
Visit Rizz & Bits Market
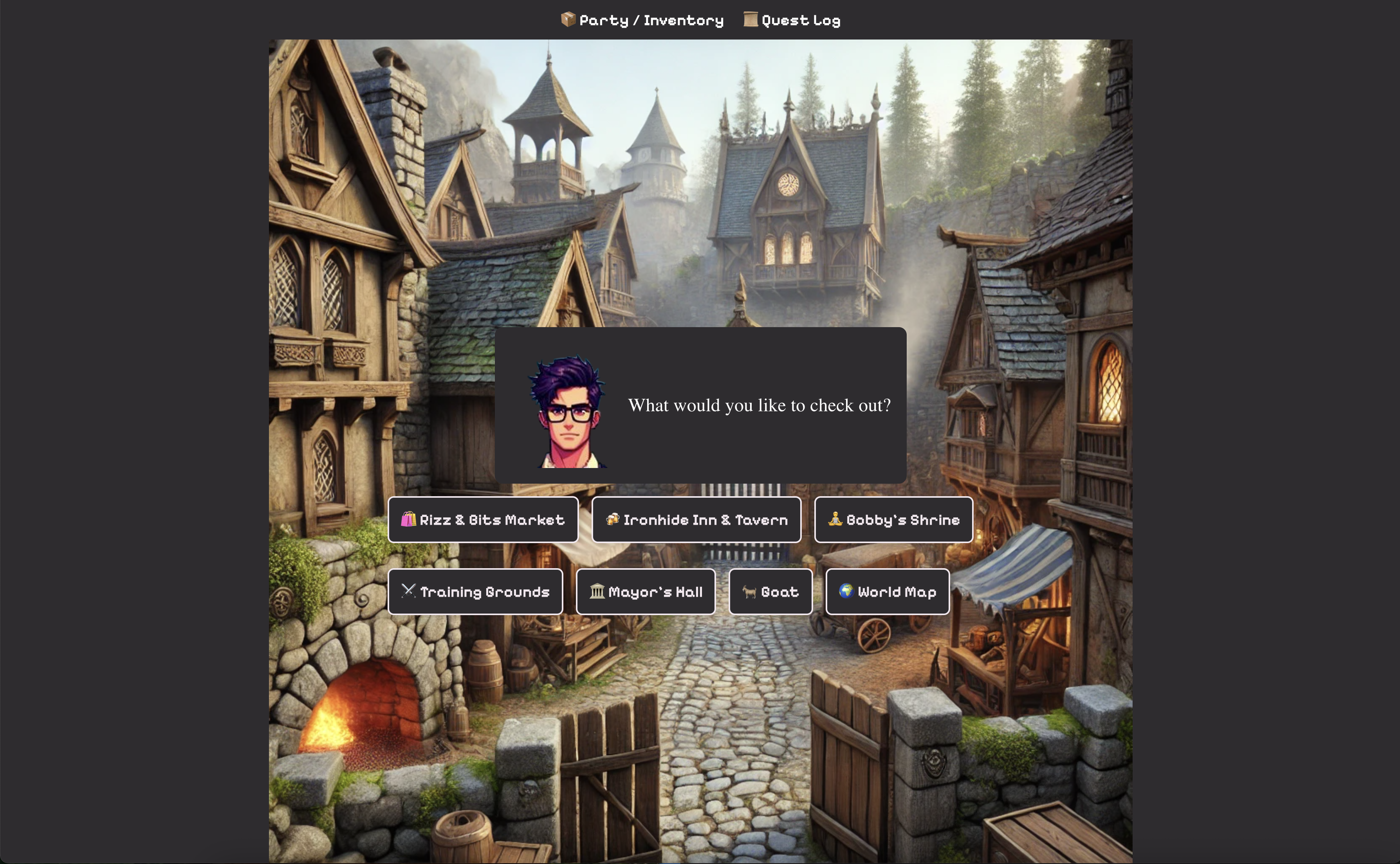pyautogui.click(x=483, y=519)
